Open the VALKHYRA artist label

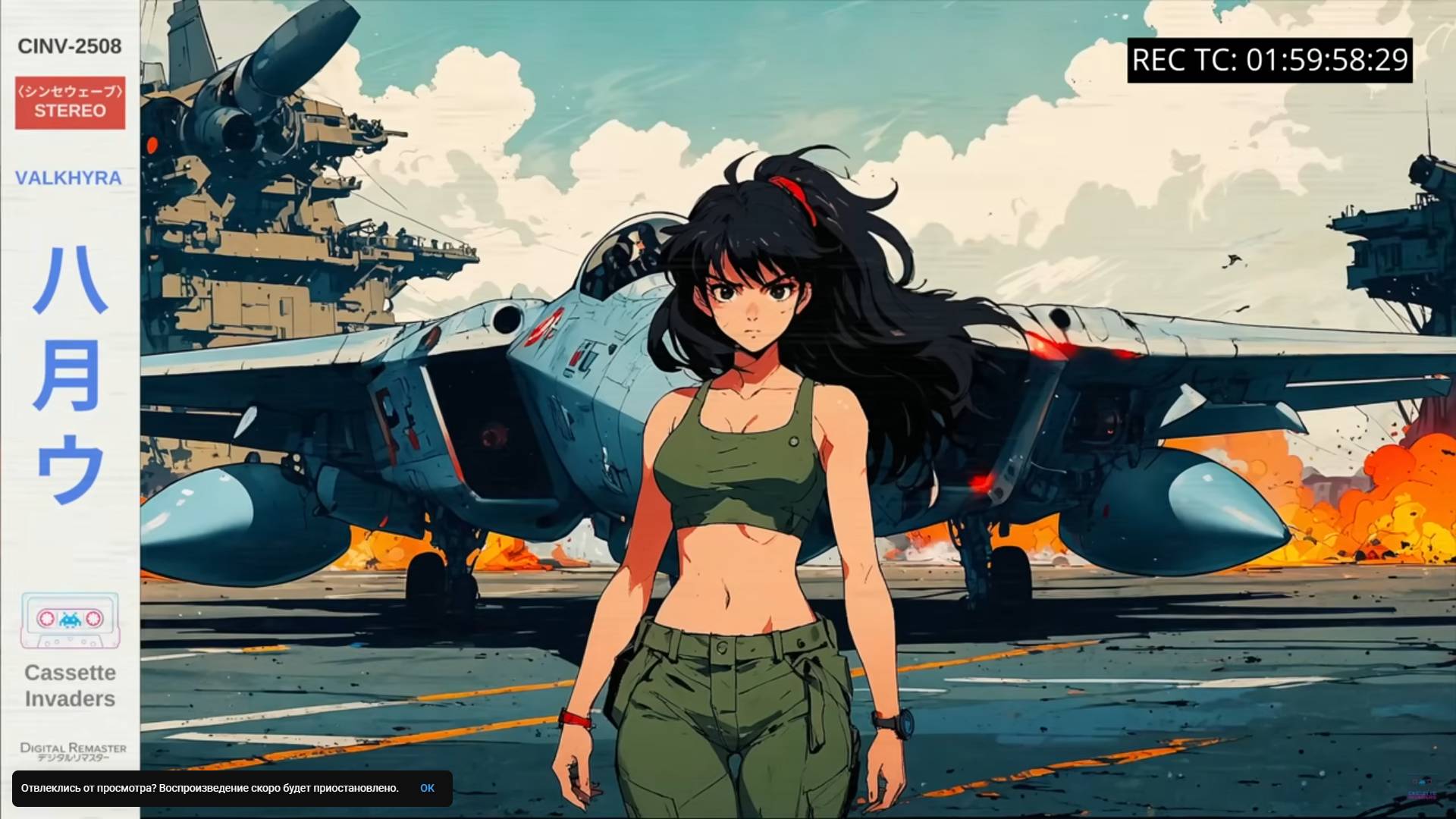pyautogui.click(x=69, y=178)
